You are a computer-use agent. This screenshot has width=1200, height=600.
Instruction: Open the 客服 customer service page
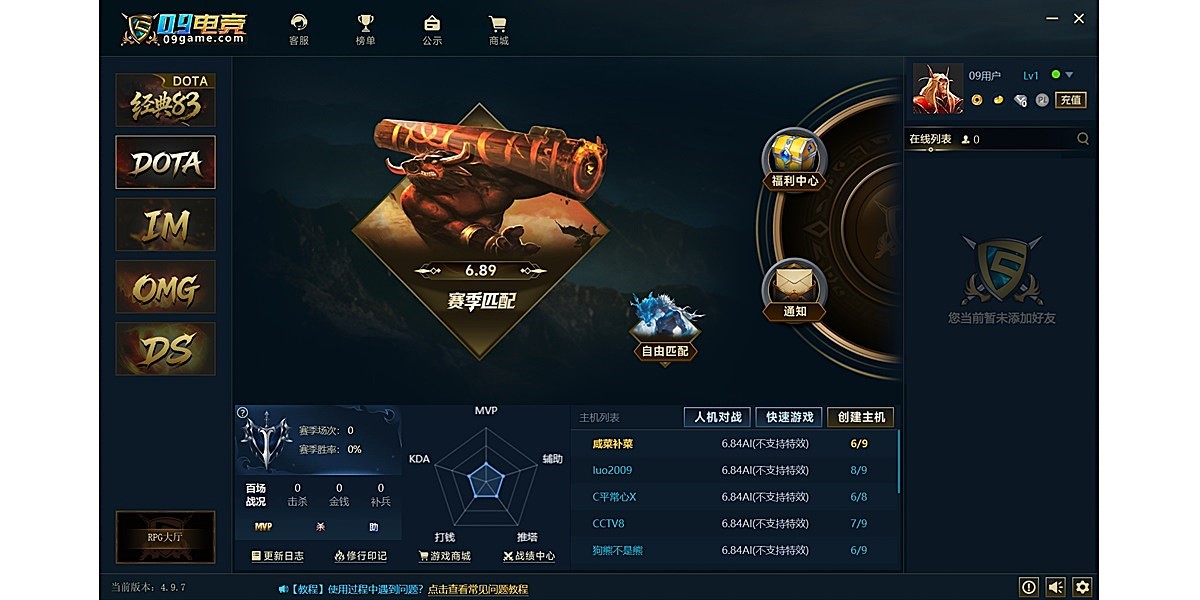point(298,29)
